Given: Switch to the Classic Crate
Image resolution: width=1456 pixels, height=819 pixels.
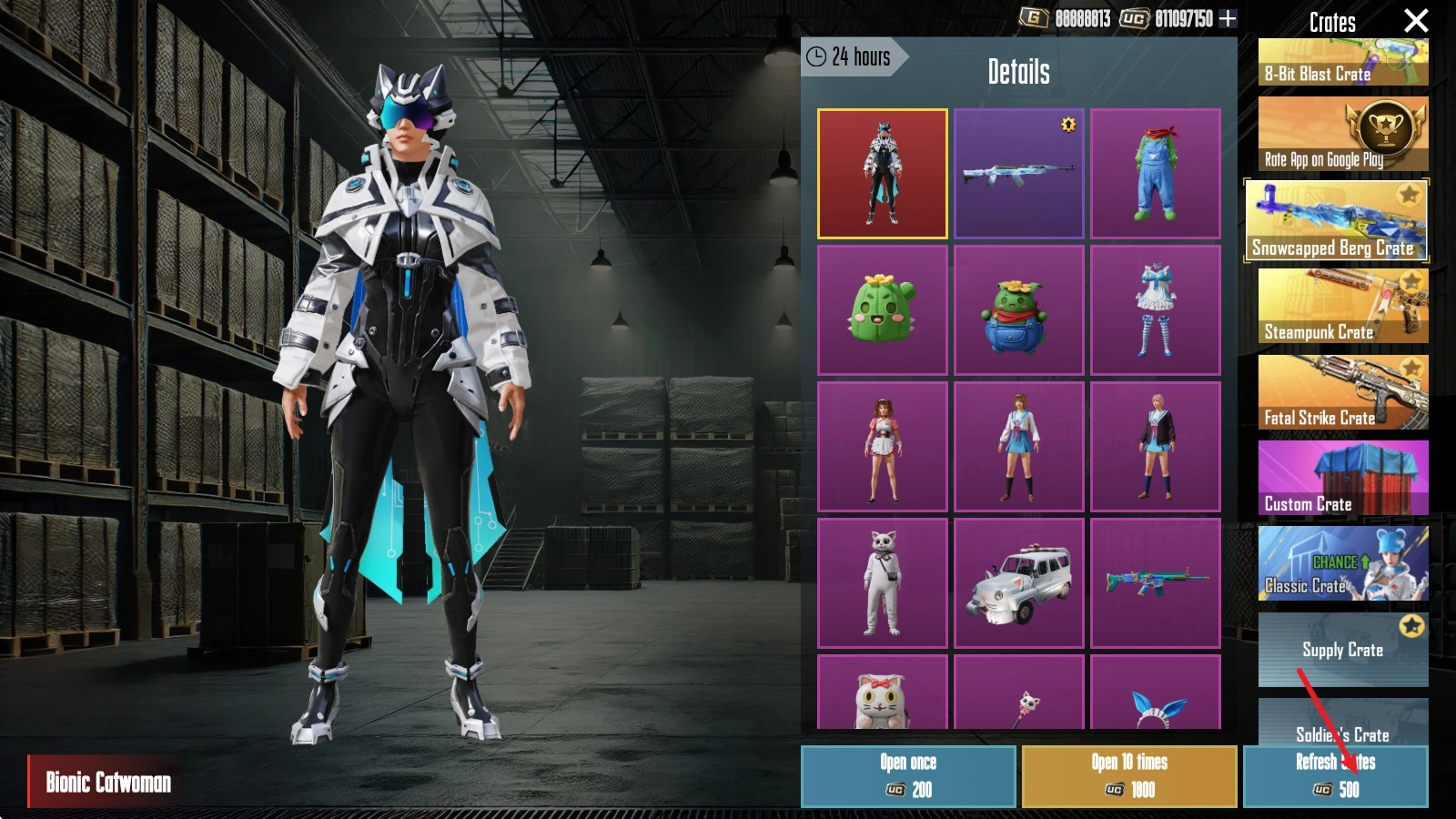Looking at the screenshot, I should coord(1343,563).
